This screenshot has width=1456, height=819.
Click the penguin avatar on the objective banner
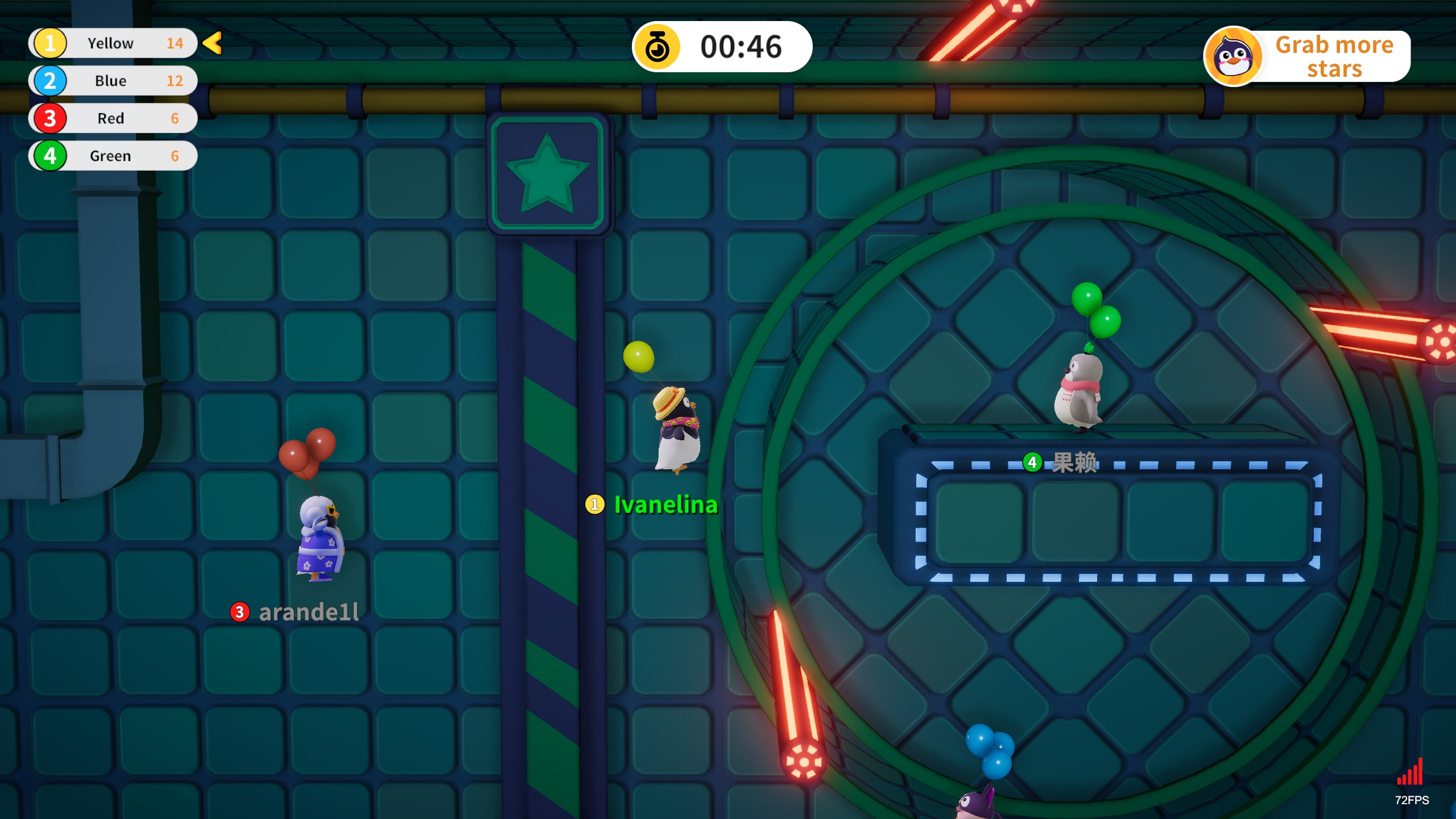(x=1233, y=56)
